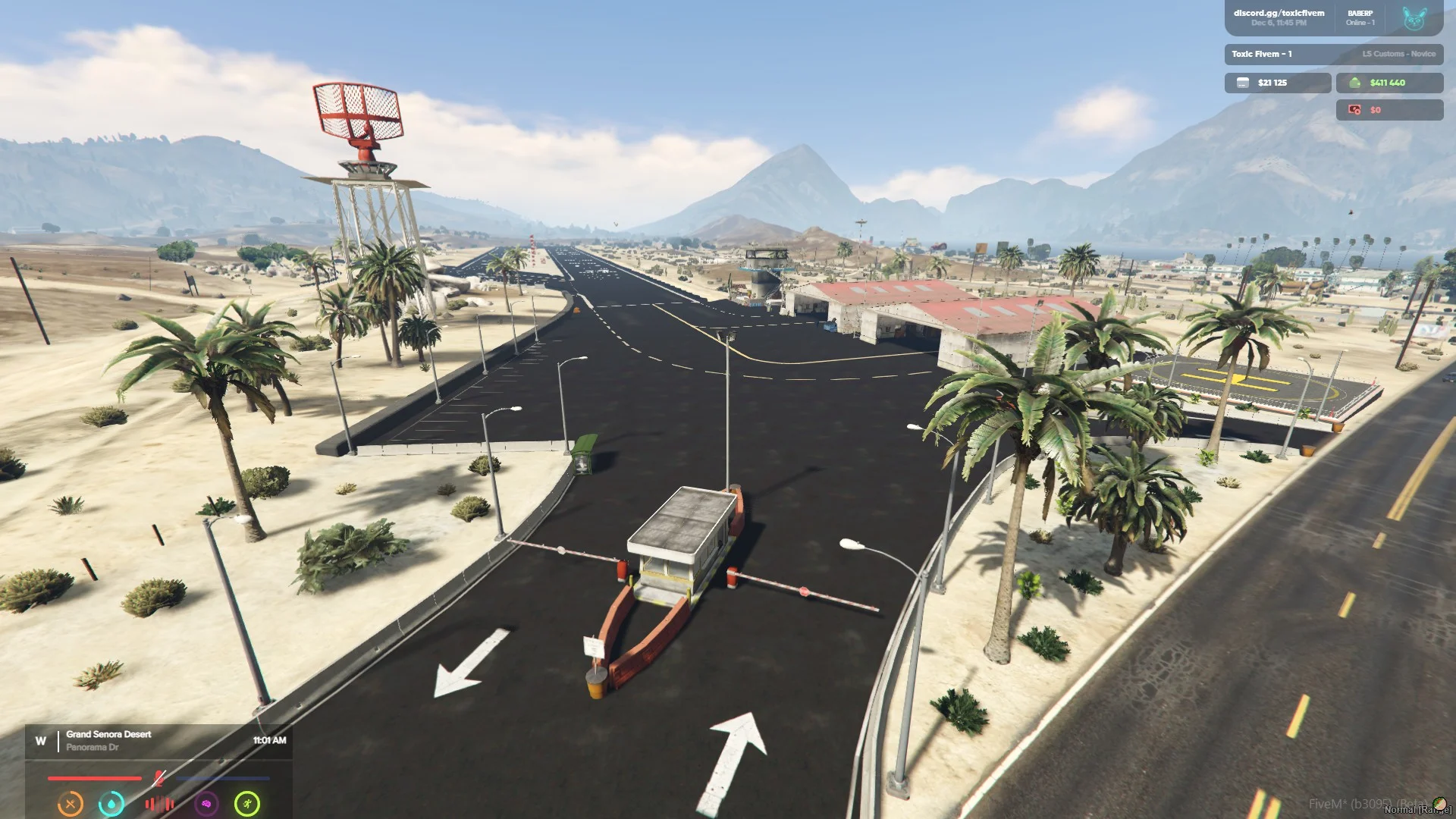Open the discord.gg/toxicfivem link
This screenshot has height=819, width=1456.
click(x=1279, y=13)
